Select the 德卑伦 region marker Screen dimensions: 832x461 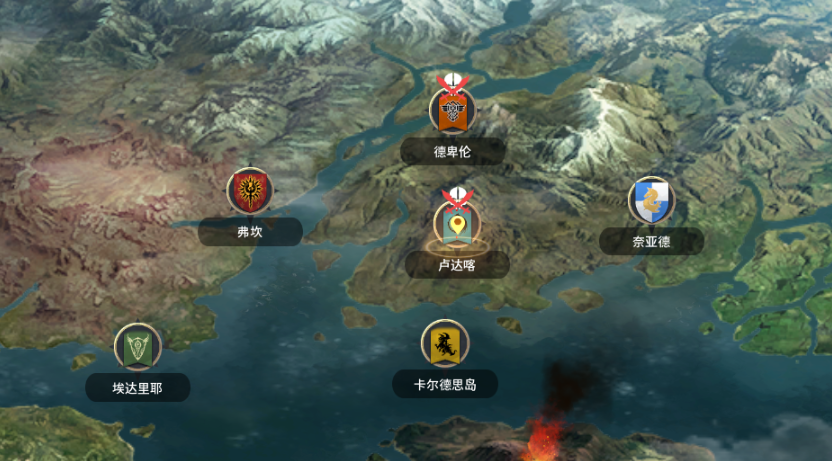[x=453, y=110]
